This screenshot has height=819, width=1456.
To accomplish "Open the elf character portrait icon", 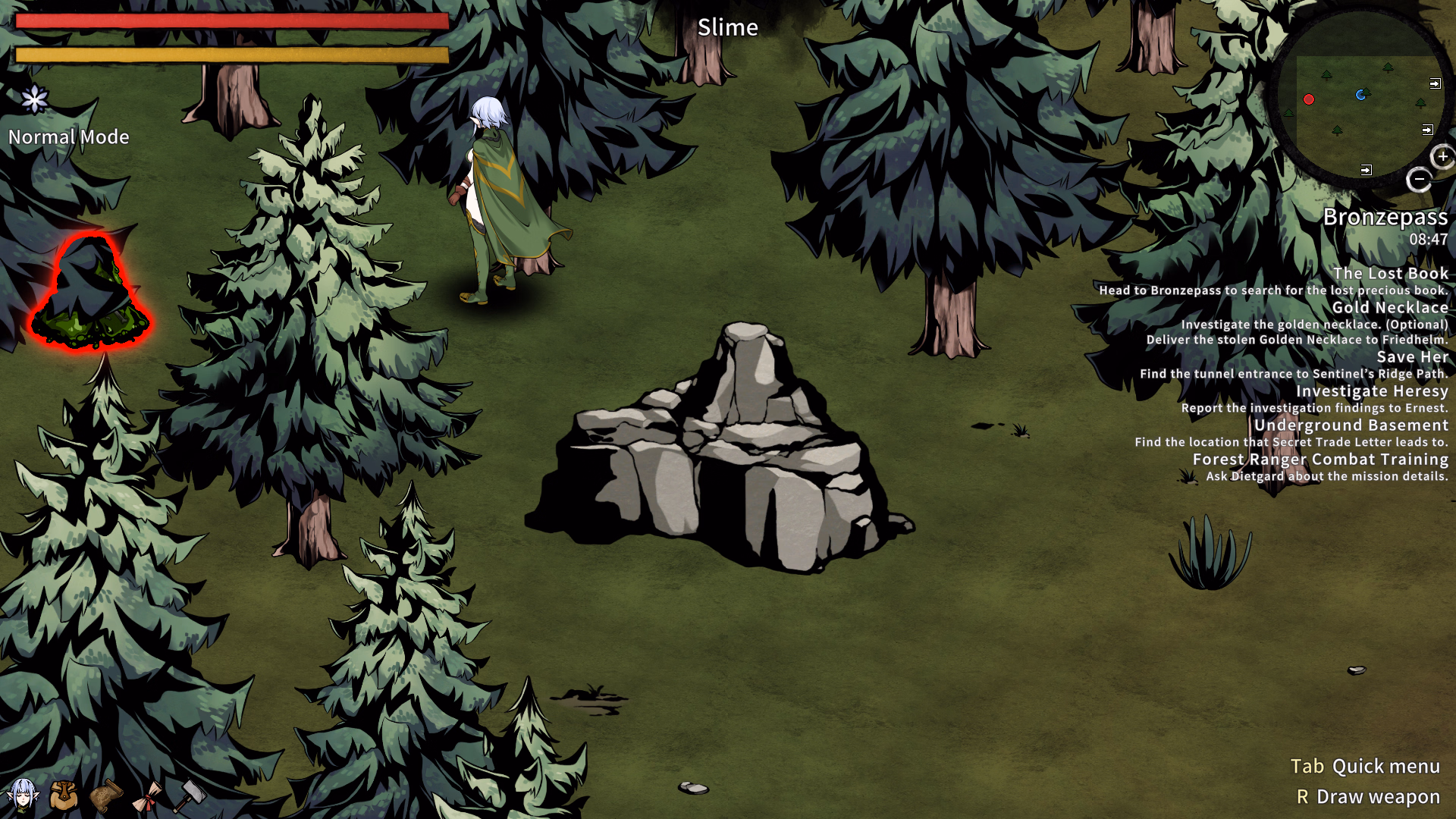I will [x=22, y=795].
